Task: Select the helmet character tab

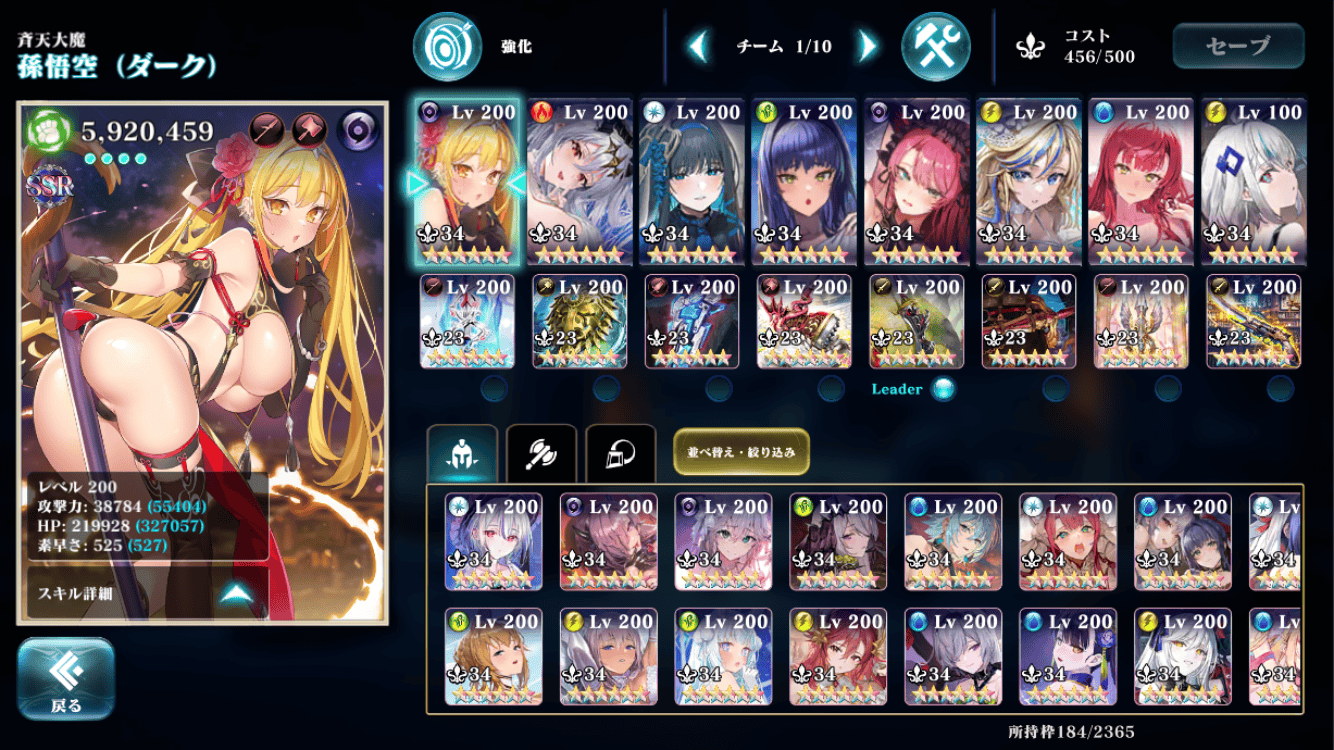Action: tap(462, 455)
